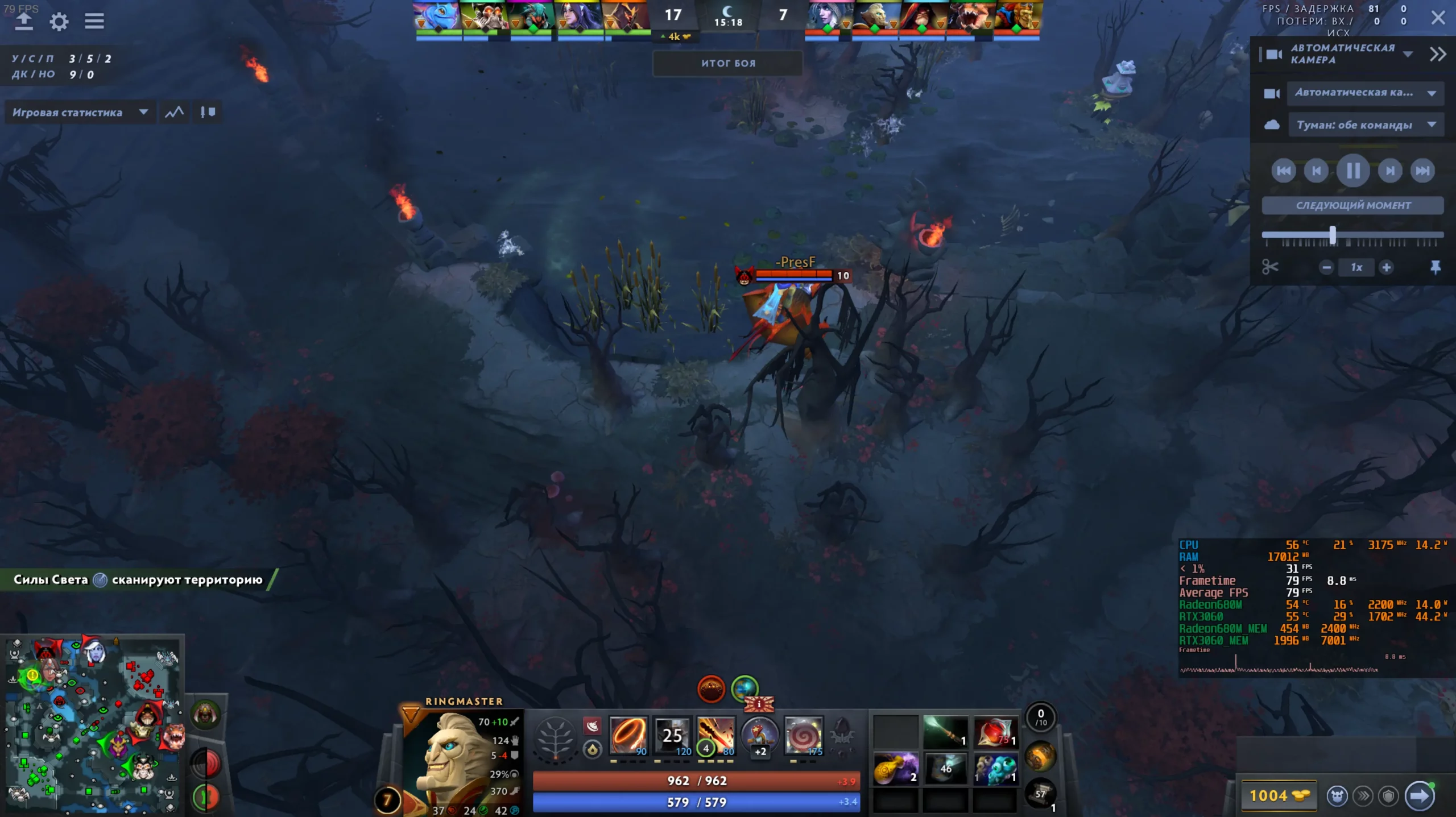This screenshot has height=817, width=1456.
Task: Open the Ringmaster talent tree
Action: click(x=555, y=737)
